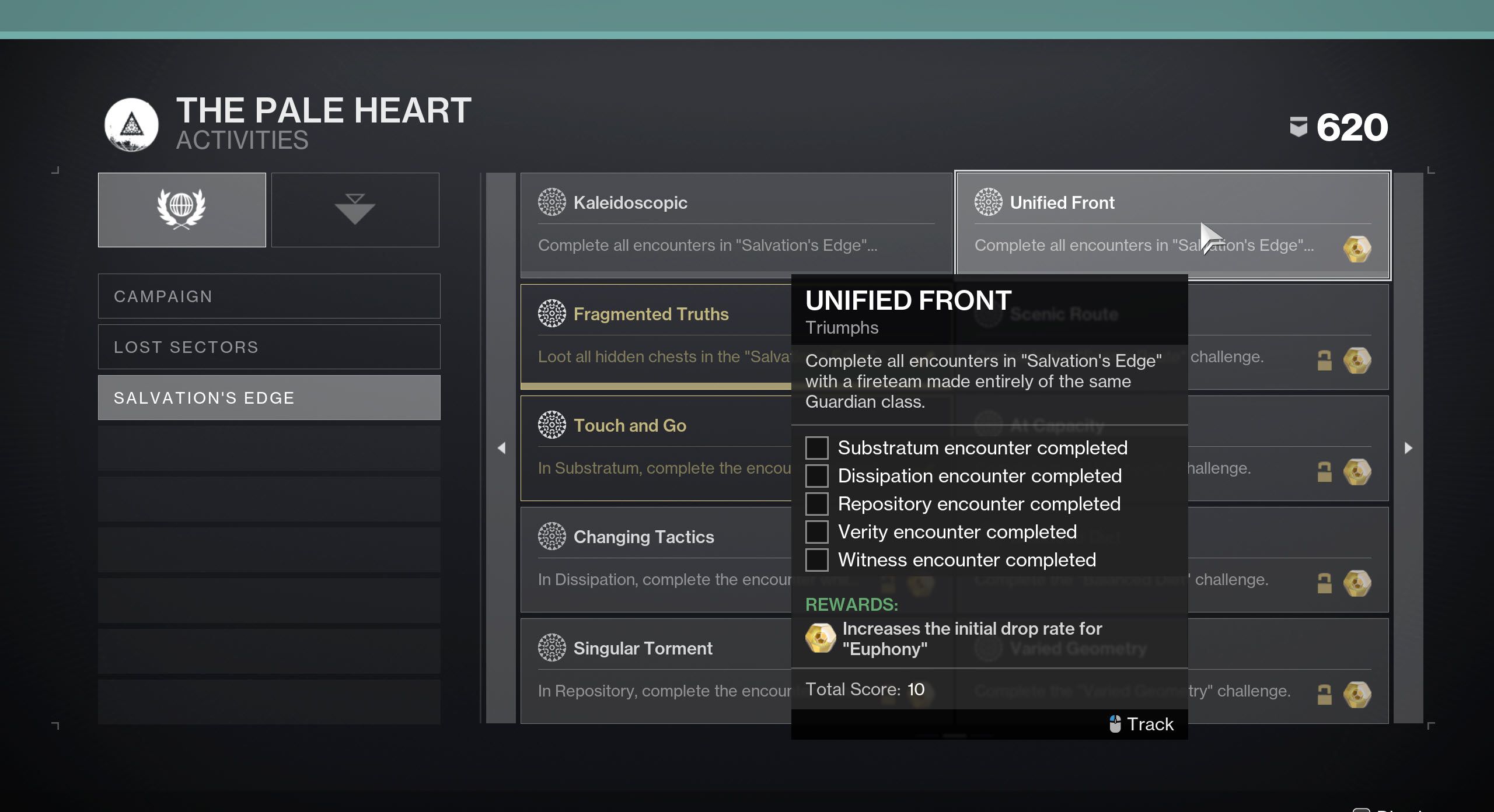The height and width of the screenshot is (812, 1494).
Task: Open the Lost Sectors section
Action: 269,346
